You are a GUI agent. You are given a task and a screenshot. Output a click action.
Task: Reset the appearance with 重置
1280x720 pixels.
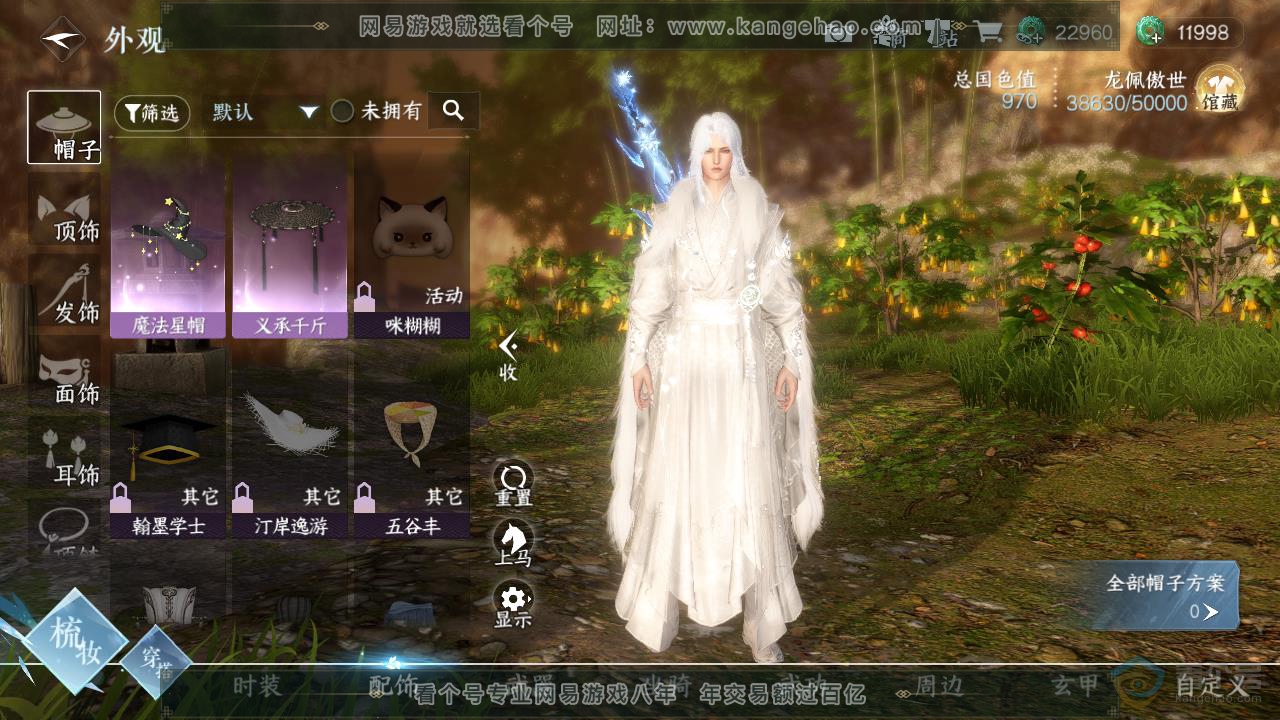click(x=513, y=484)
